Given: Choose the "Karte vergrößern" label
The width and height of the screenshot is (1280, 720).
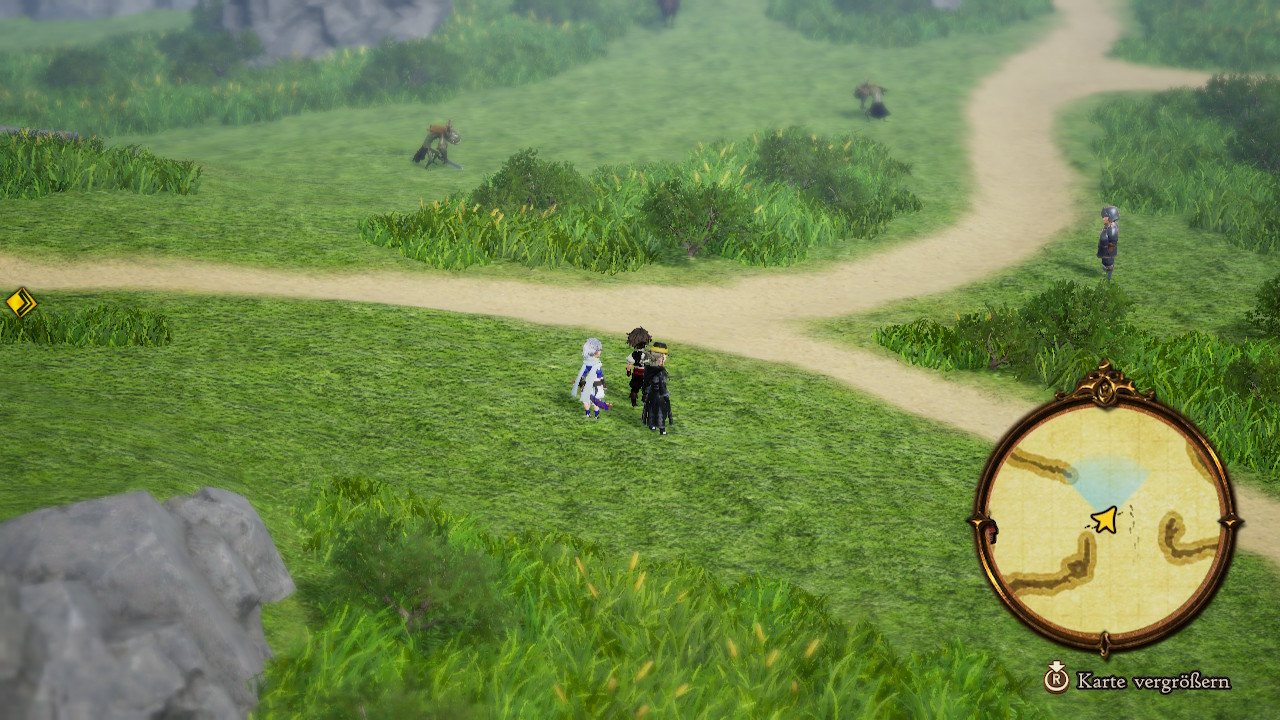Looking at the screenshot, I should click(1152, 682).
